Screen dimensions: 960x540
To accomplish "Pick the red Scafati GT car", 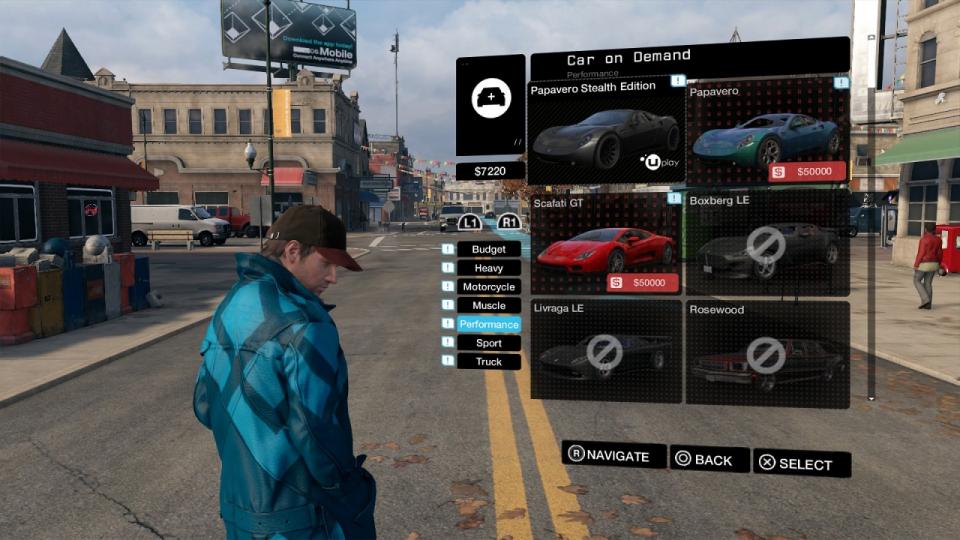I will coord(606,243).
